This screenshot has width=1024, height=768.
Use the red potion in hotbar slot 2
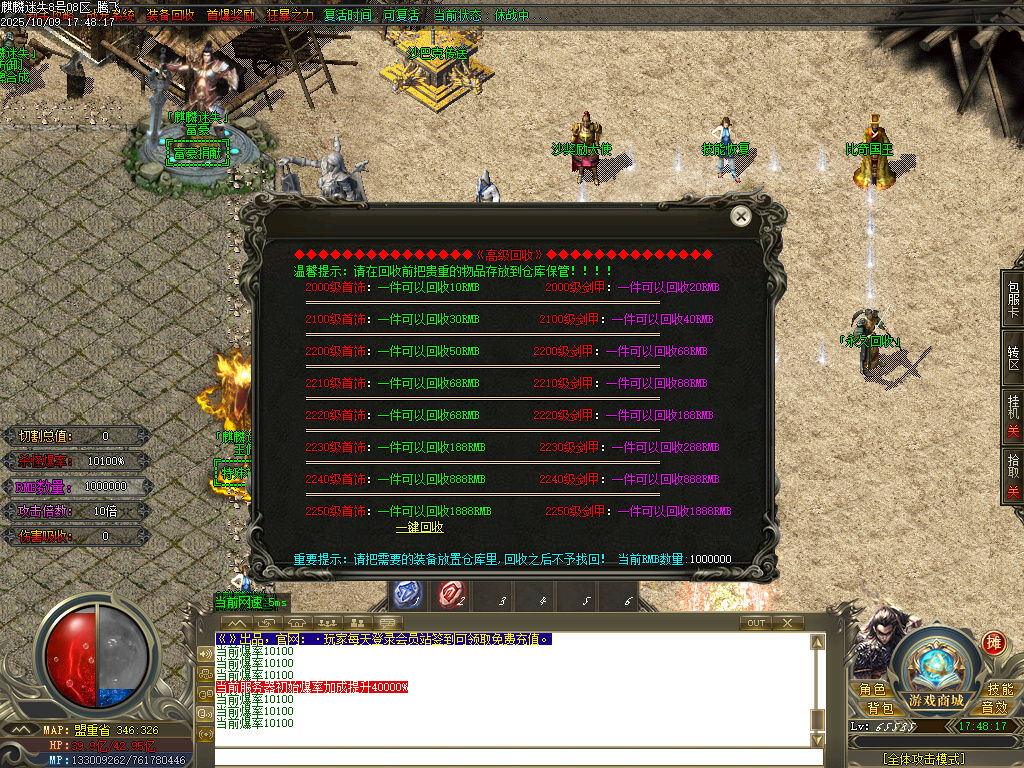(451, 595)
